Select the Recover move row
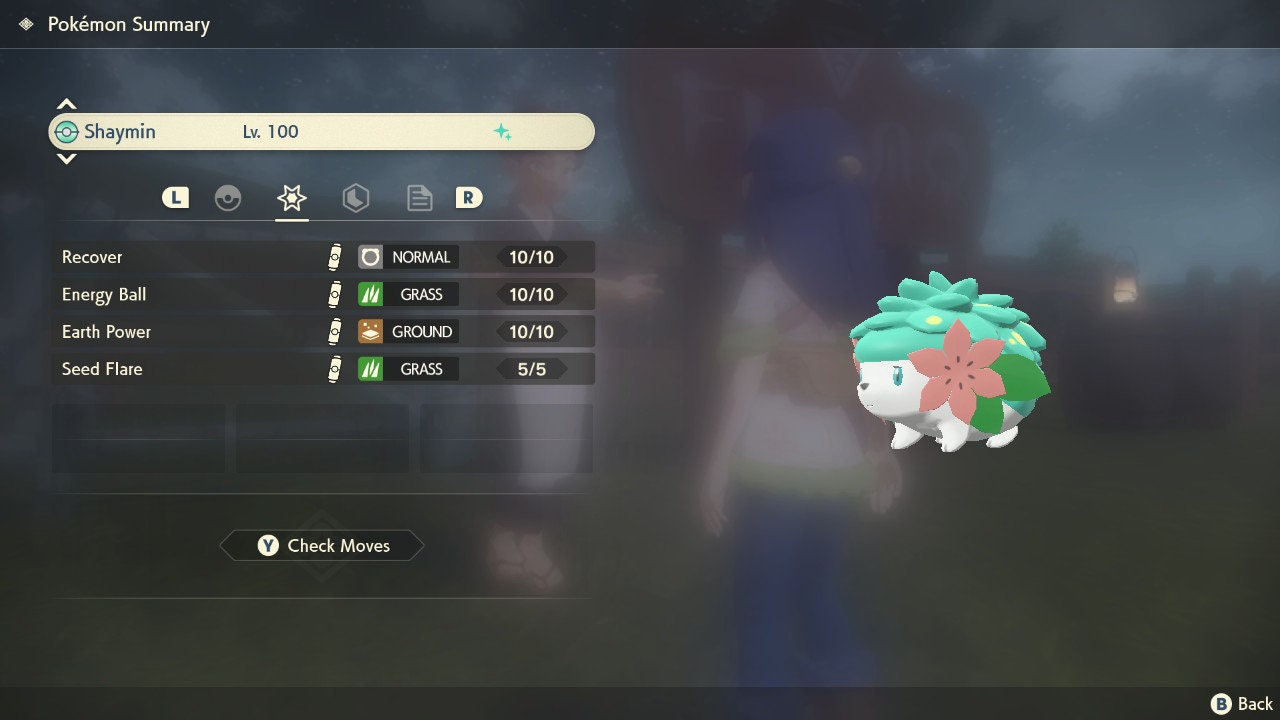 [x=322, y=257]
